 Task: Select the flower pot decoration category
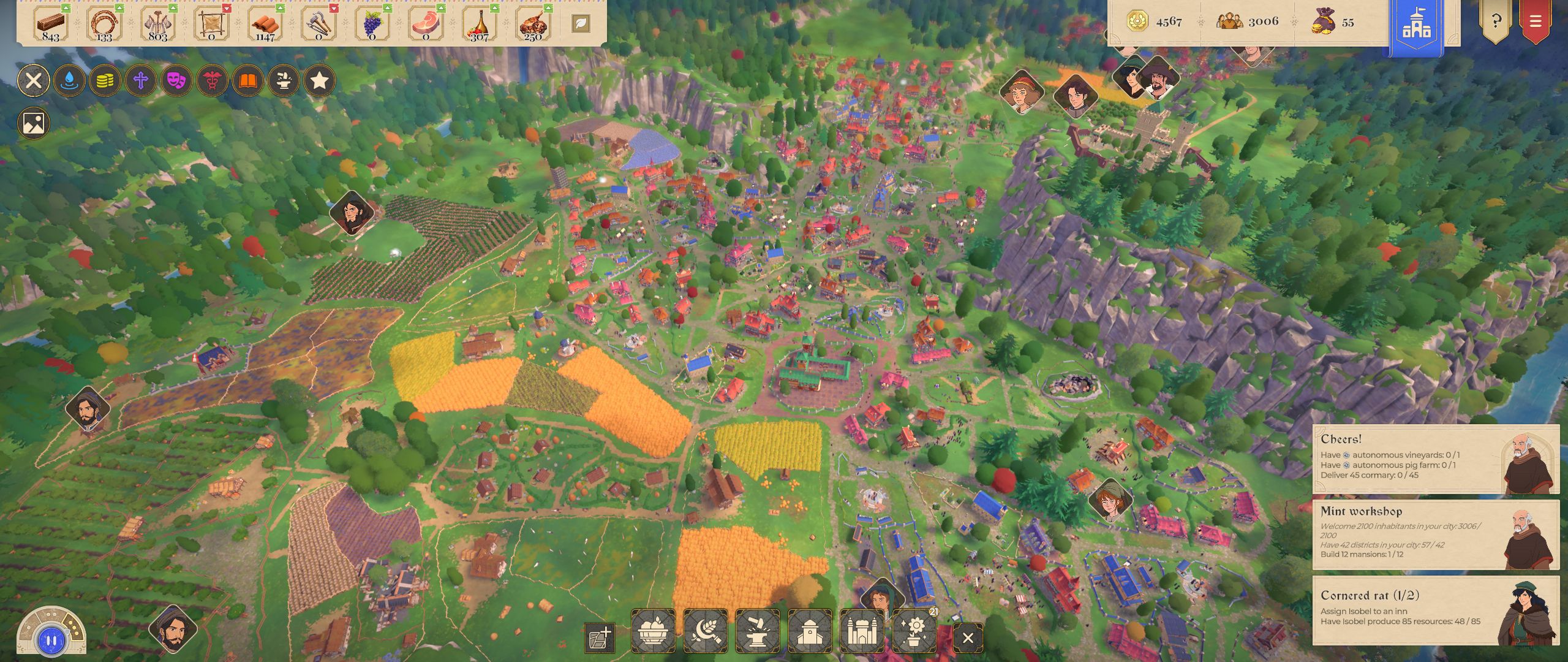(915, 631)
